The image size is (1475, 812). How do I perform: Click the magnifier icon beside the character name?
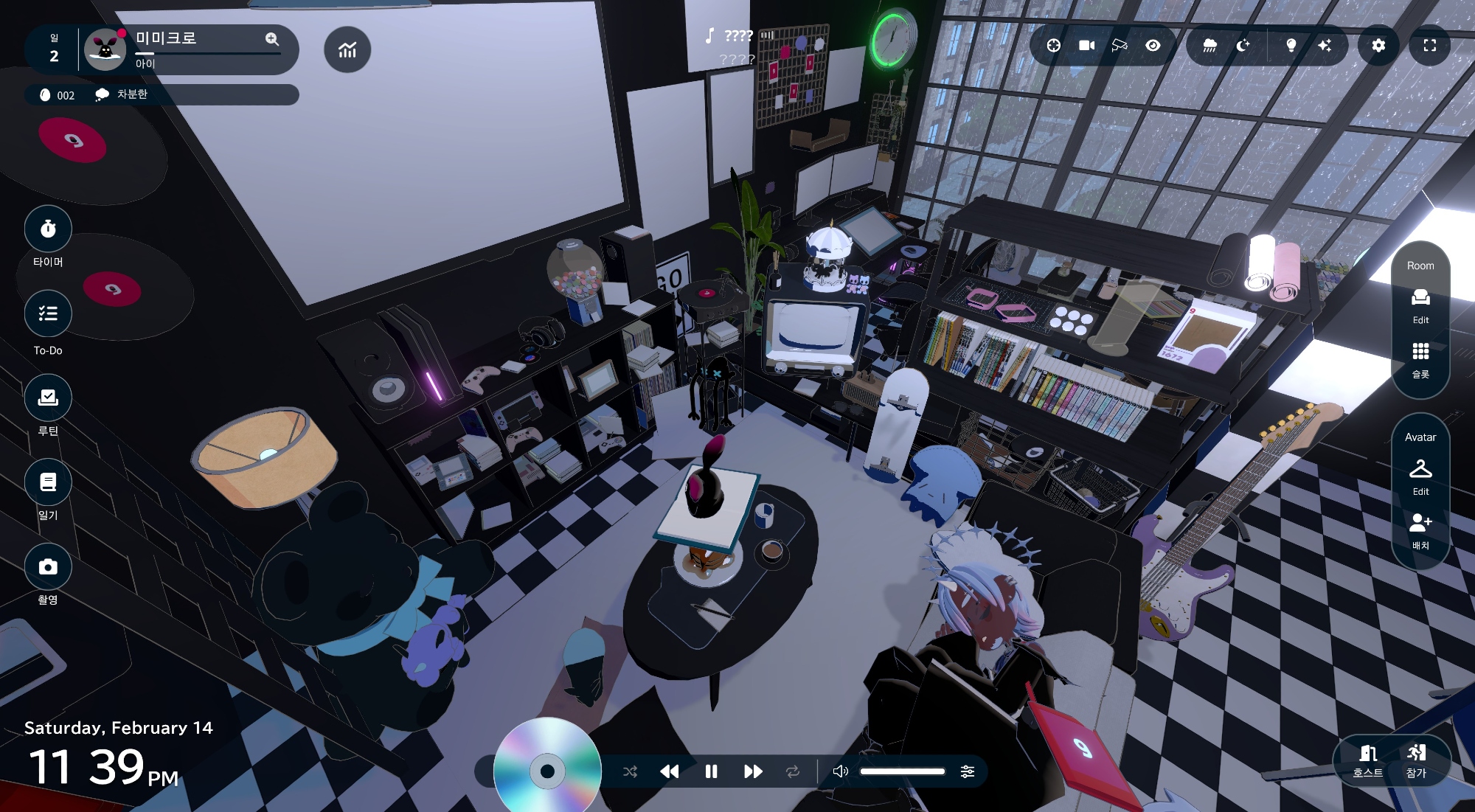(x=272, y=39)
